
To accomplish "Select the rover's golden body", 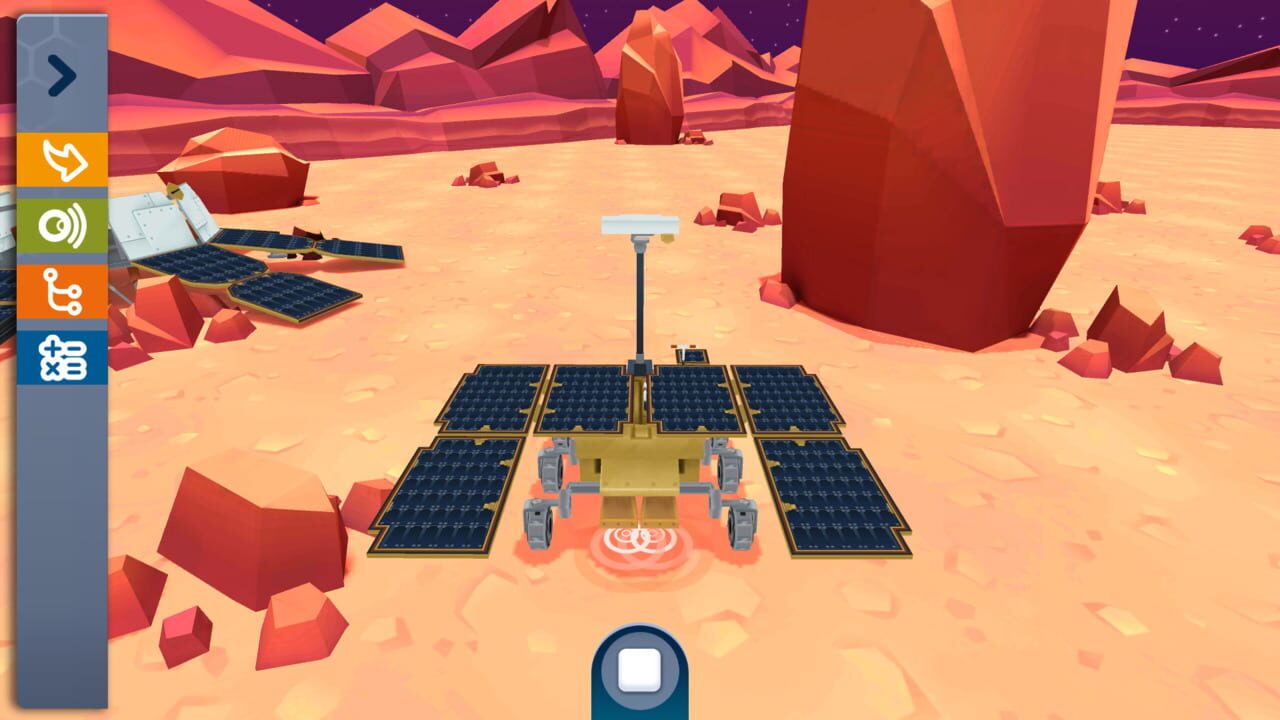I will [640, 470].
